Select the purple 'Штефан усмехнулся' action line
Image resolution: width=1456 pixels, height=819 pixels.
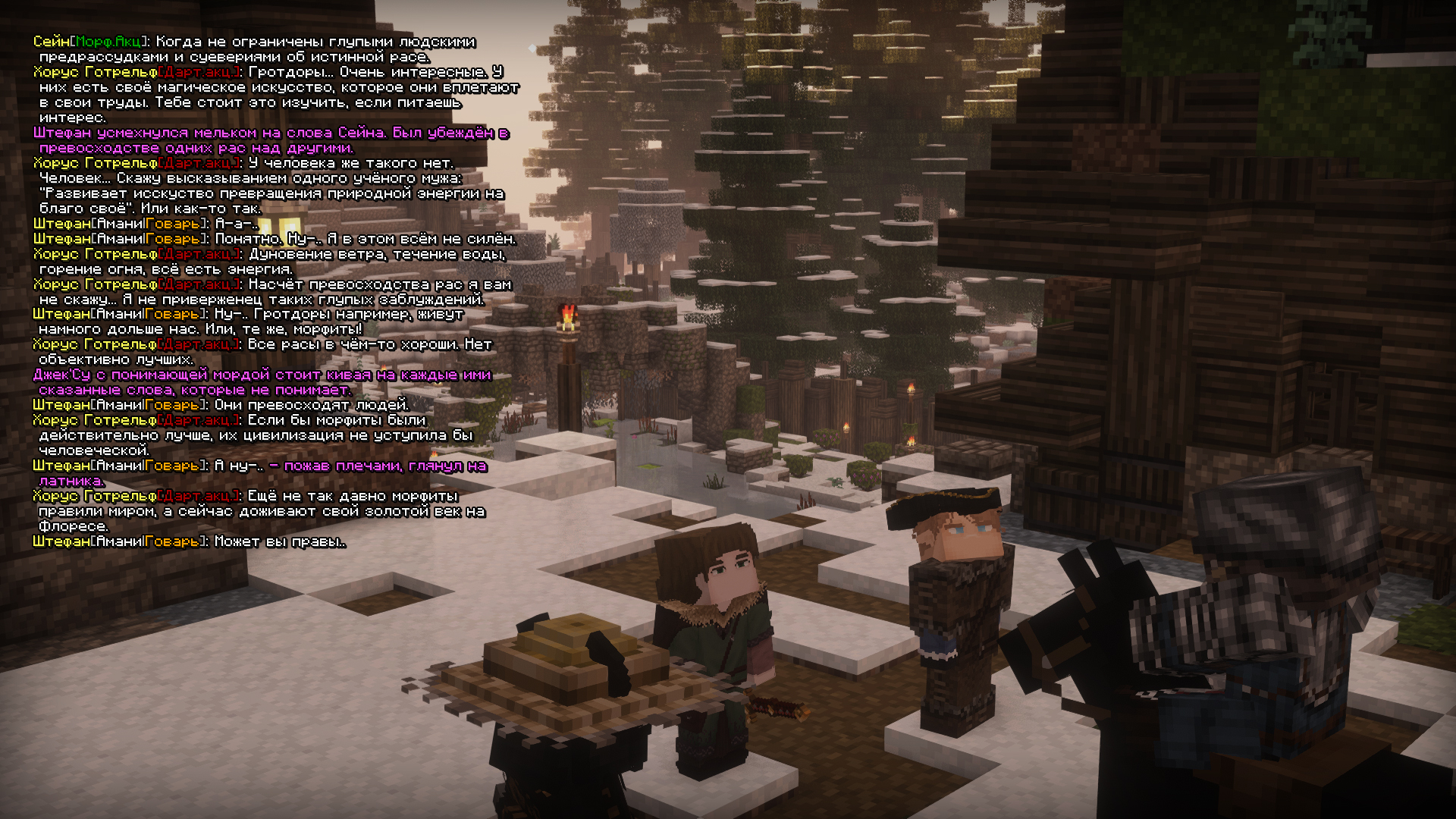click(x=271, y=133)
